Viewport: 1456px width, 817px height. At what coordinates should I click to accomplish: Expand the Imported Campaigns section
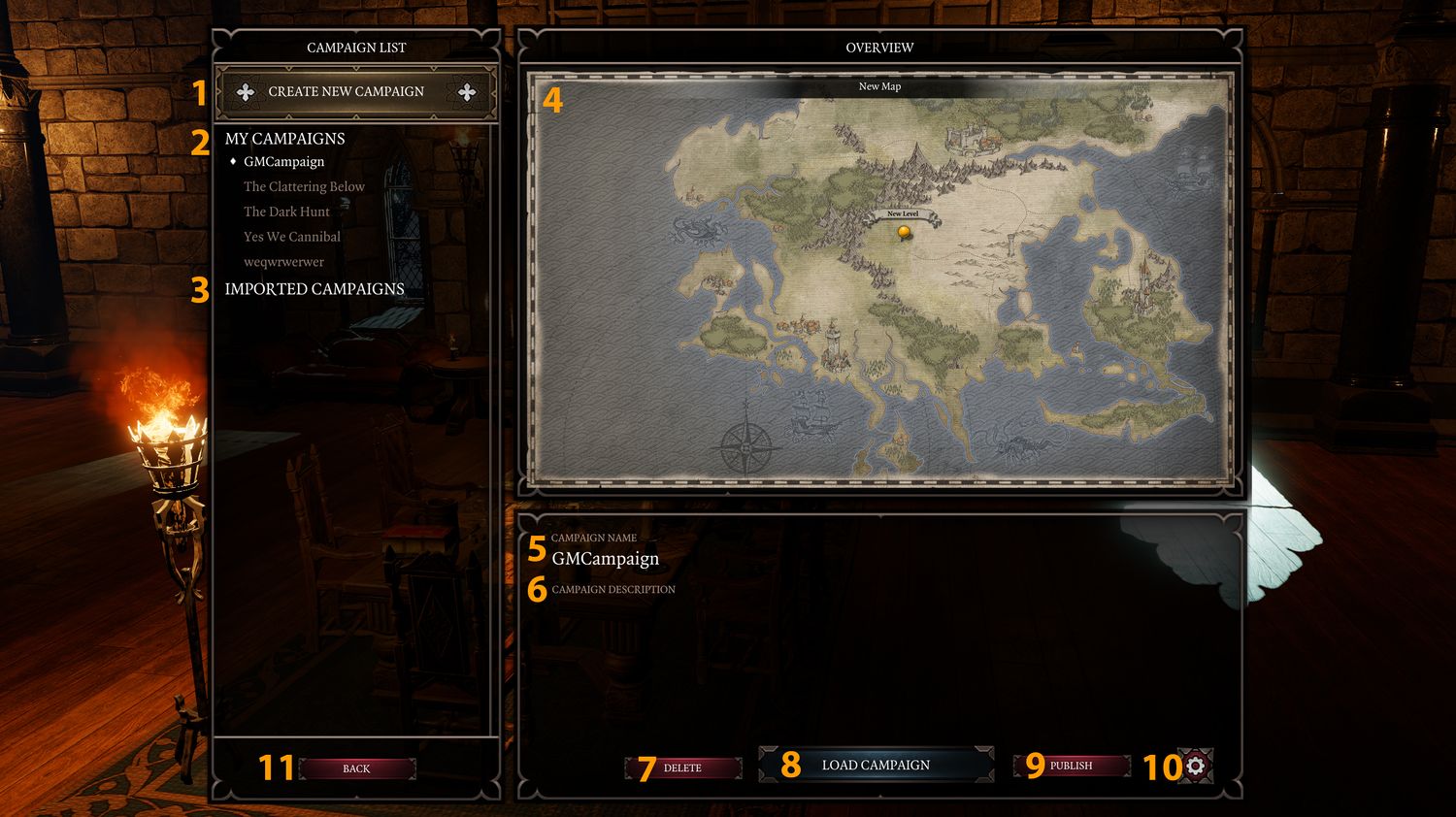(x=314, y=289)
